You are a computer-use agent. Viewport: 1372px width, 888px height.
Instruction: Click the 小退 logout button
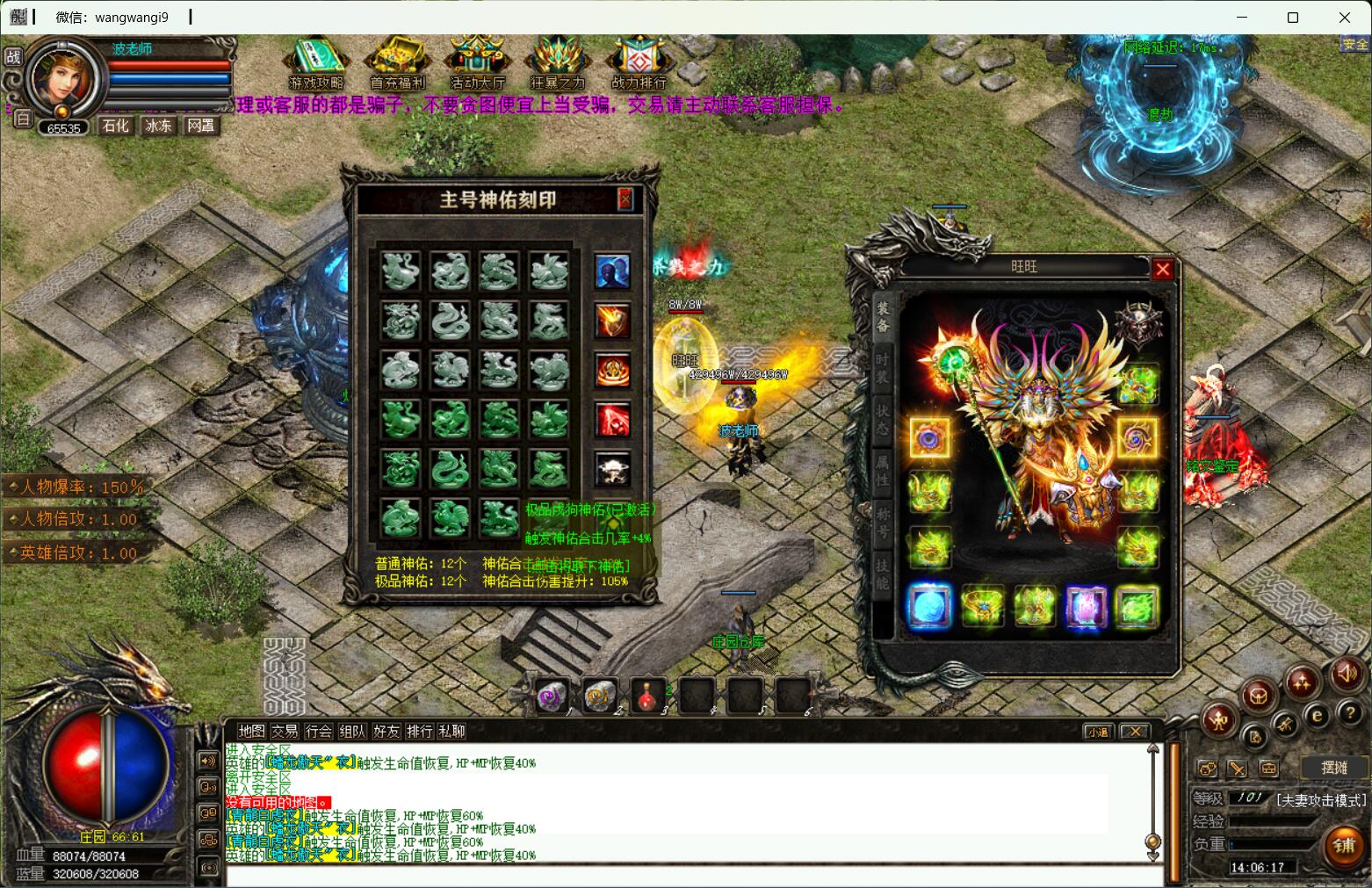1098,732
